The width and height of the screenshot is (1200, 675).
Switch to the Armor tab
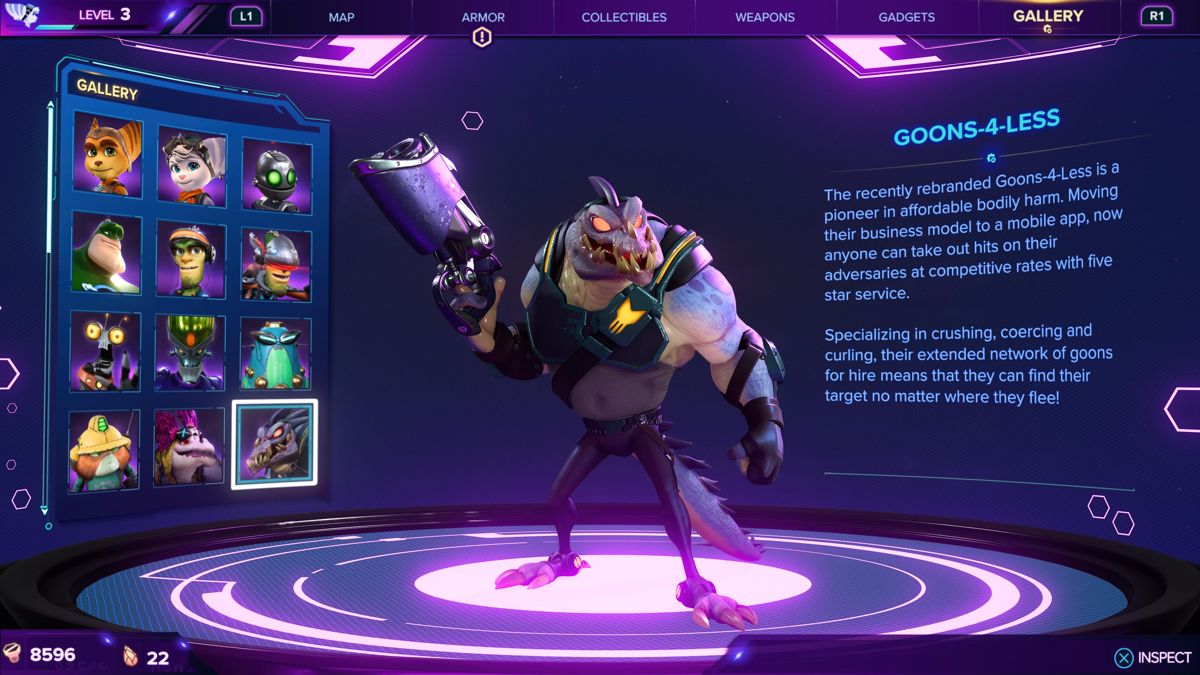483,17
